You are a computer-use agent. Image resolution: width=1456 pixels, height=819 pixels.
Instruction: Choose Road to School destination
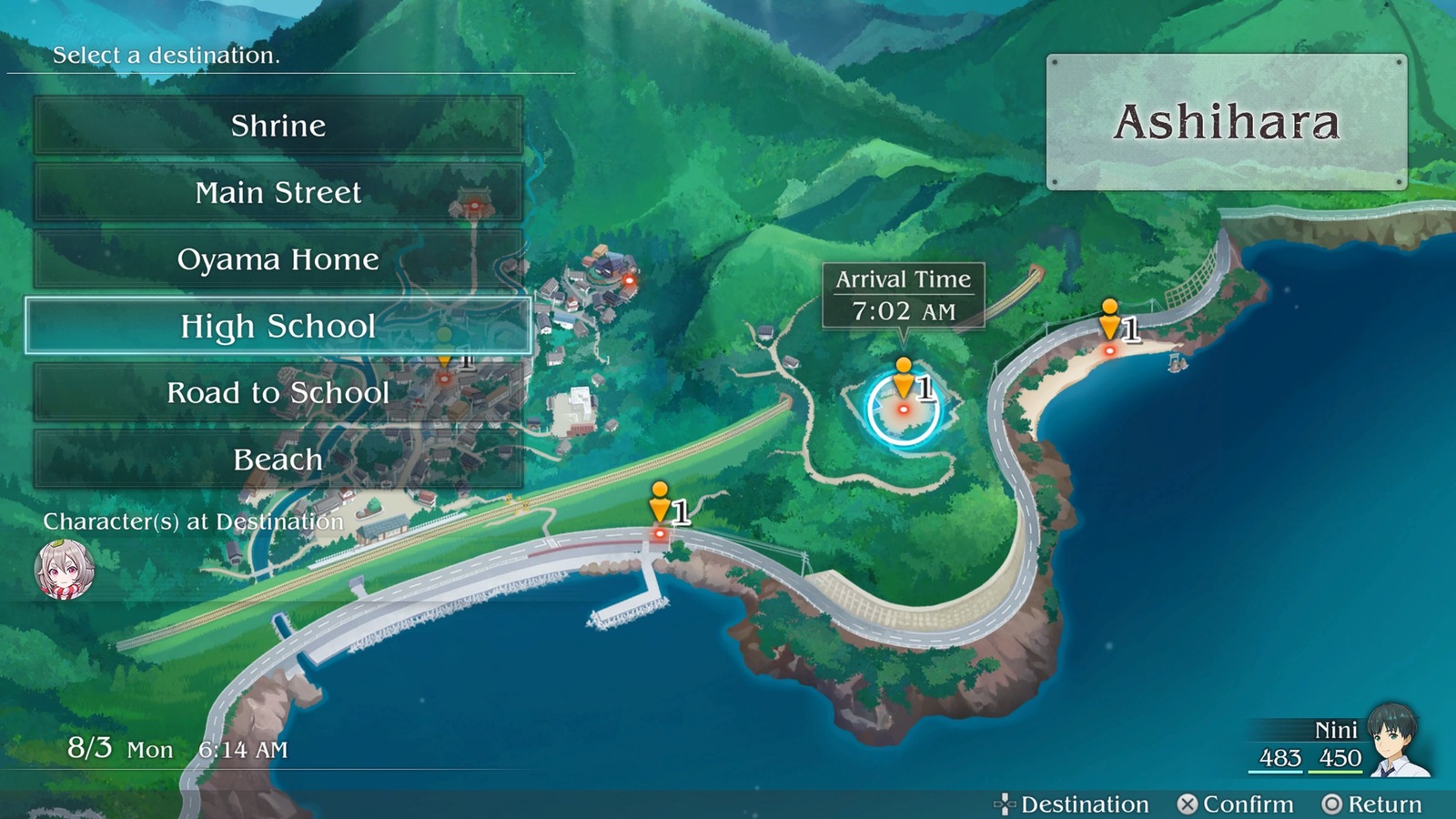[x=278, y=393]
